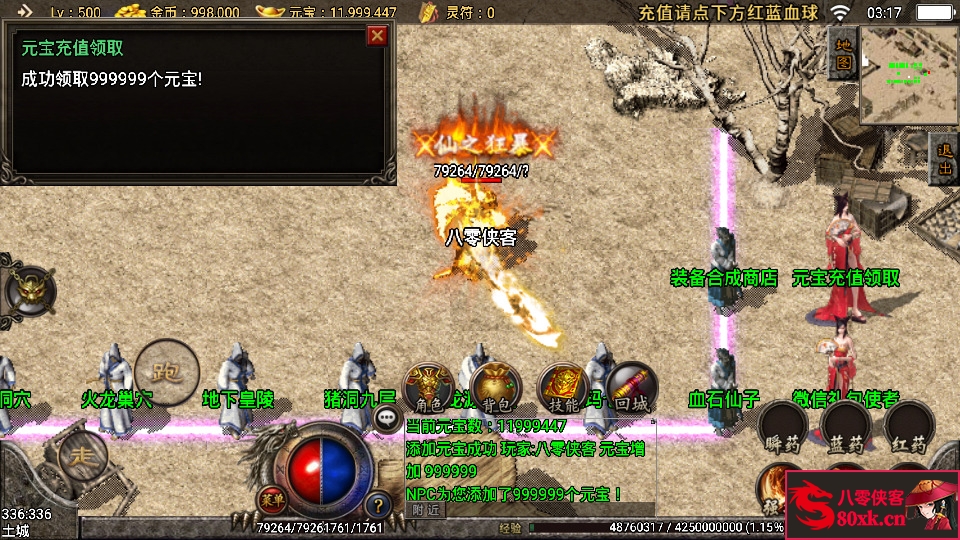
Task: Open the chat speech bubble
Action: coord(387,418)
